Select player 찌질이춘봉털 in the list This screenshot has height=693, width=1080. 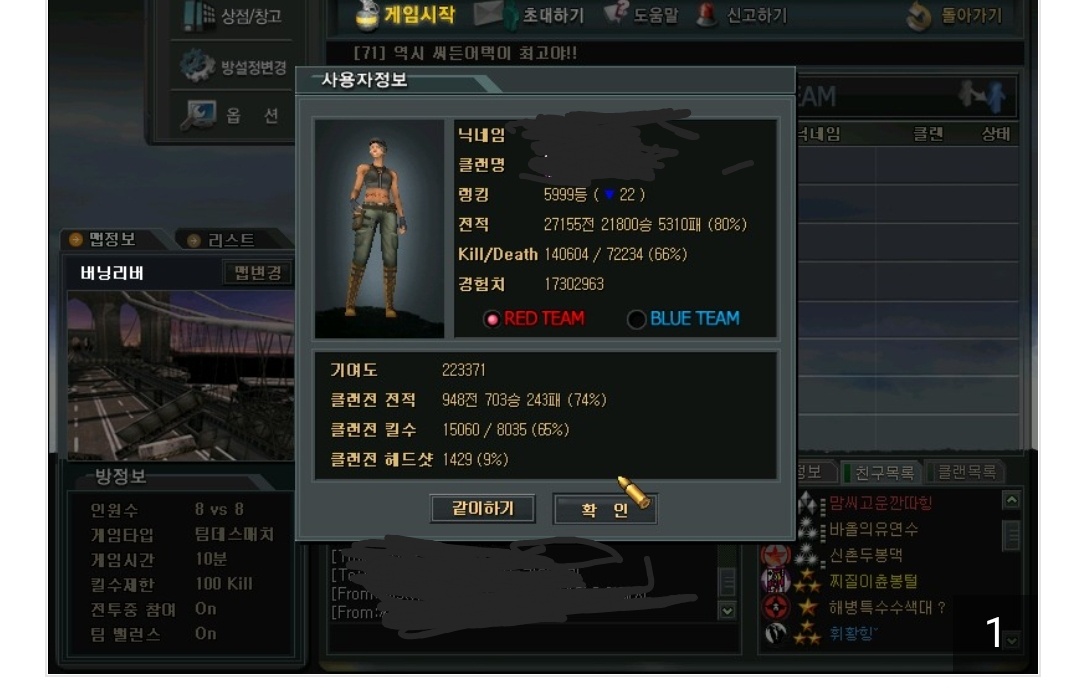[872, 581]
